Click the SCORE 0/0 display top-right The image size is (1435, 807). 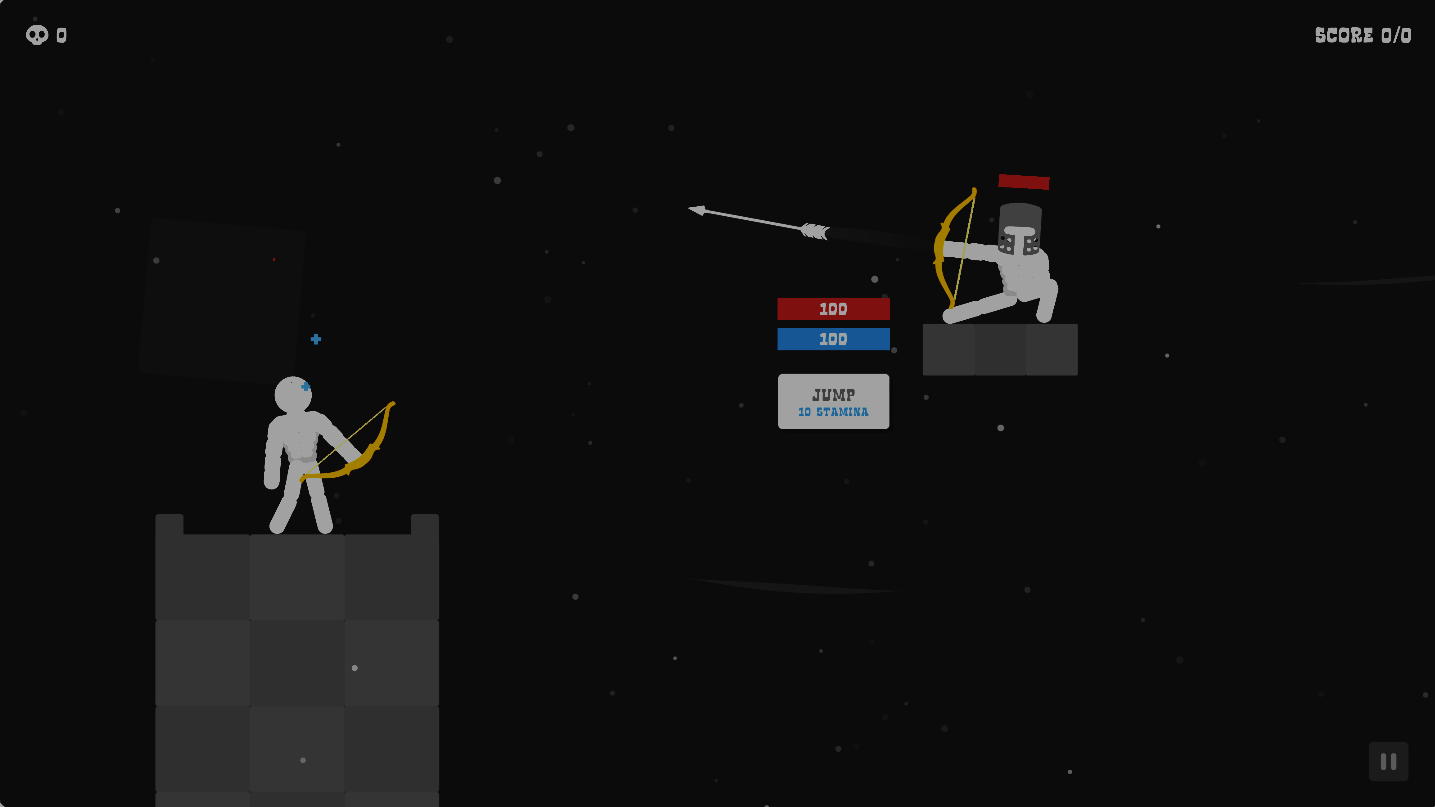(x=1362, y=35)
